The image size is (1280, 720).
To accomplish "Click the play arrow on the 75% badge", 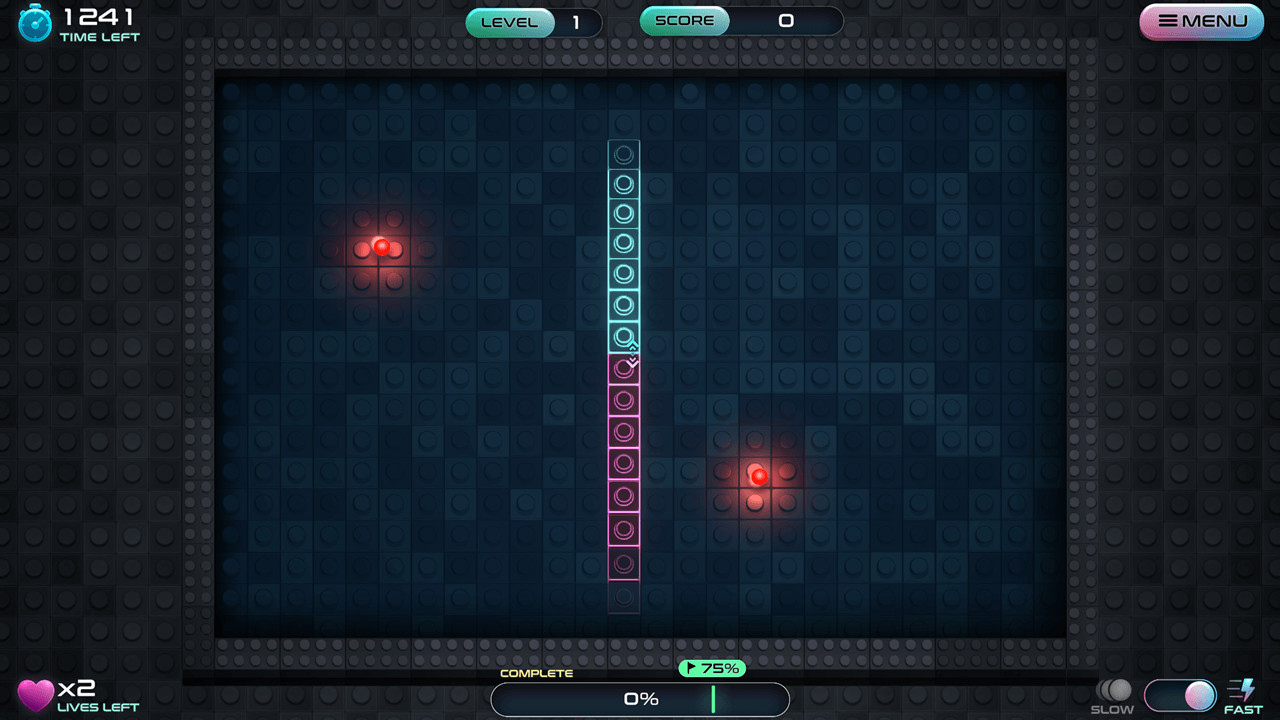I will pyautogui.click(x=692, y=667).
